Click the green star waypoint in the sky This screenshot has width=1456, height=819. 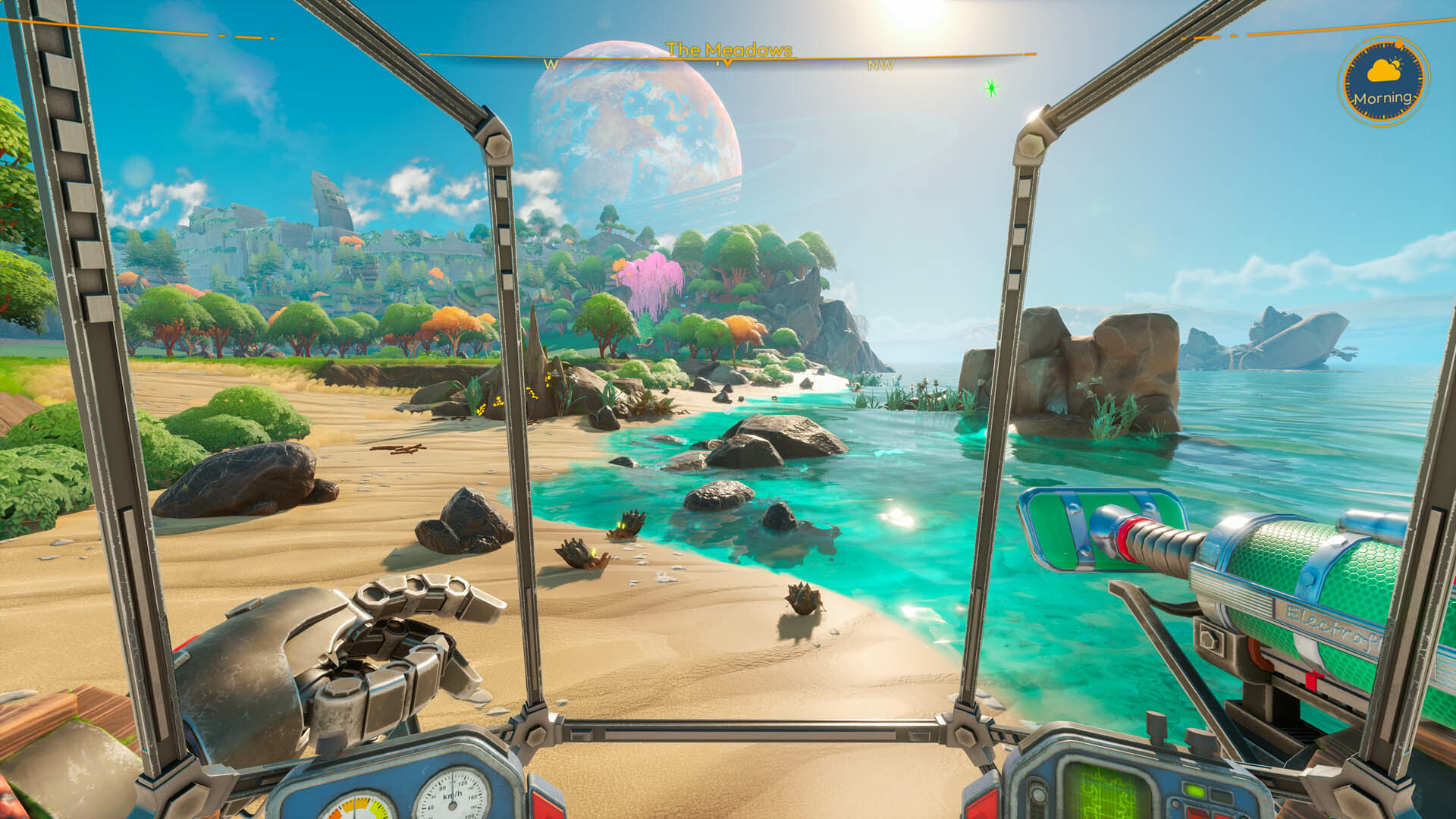pyautogui.click(x=991, y=86)
